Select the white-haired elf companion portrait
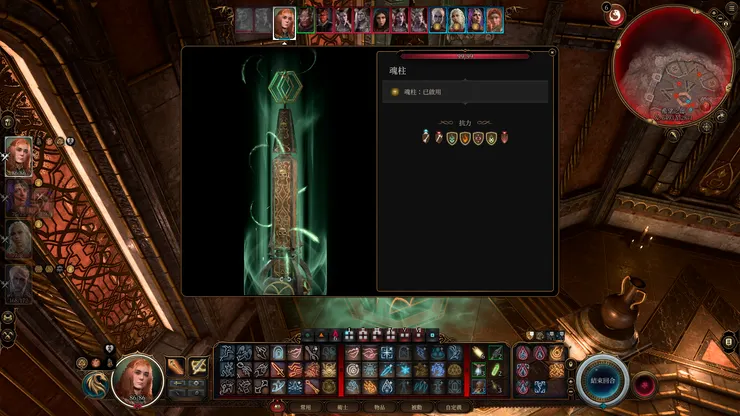The width and height of the screenshot is (740, 416). pyautogui.click(x=19, y=241)
